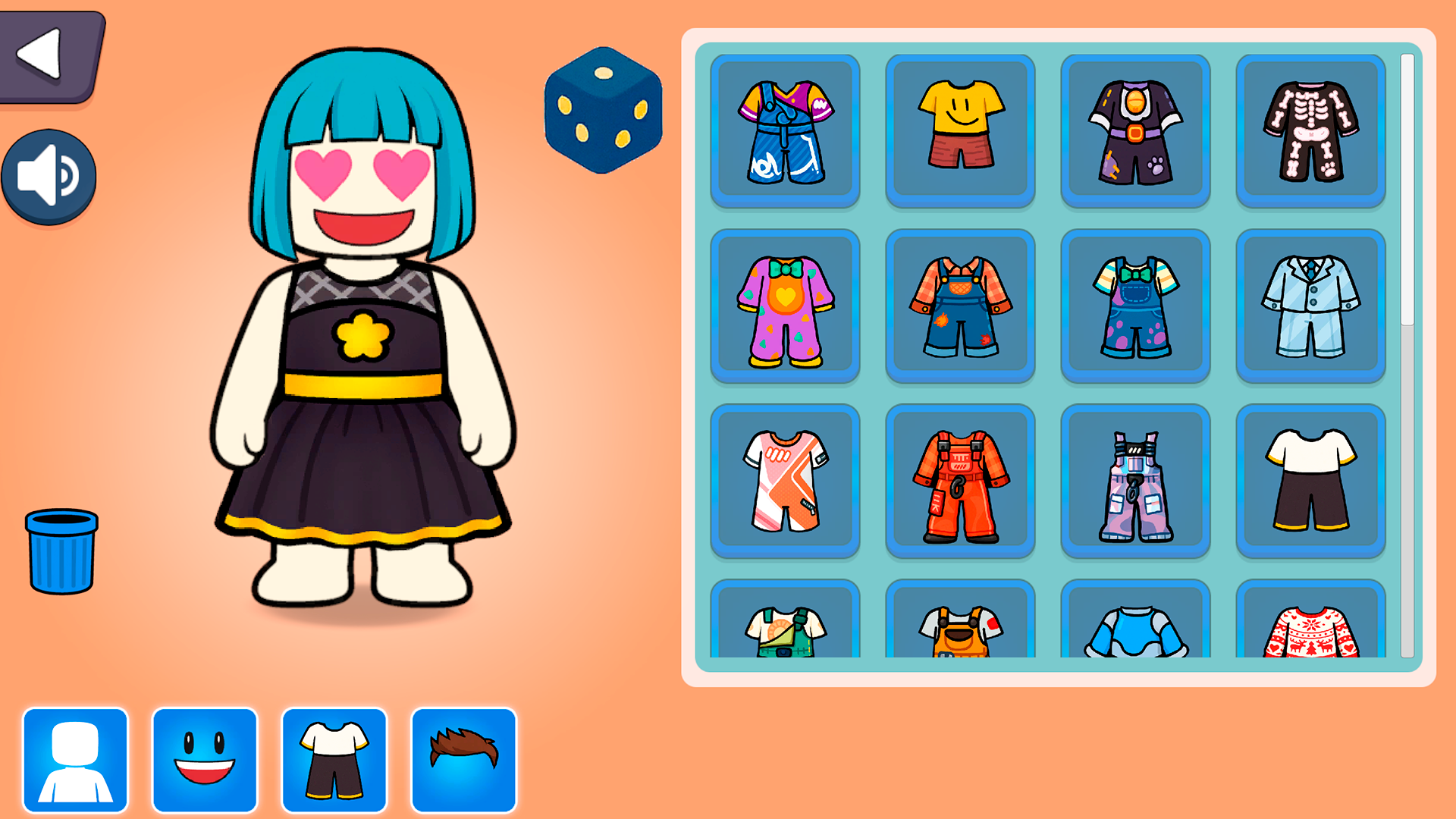Switch to the face customization category
Viewport: 1456px width, 819px height.
[205, 762]
